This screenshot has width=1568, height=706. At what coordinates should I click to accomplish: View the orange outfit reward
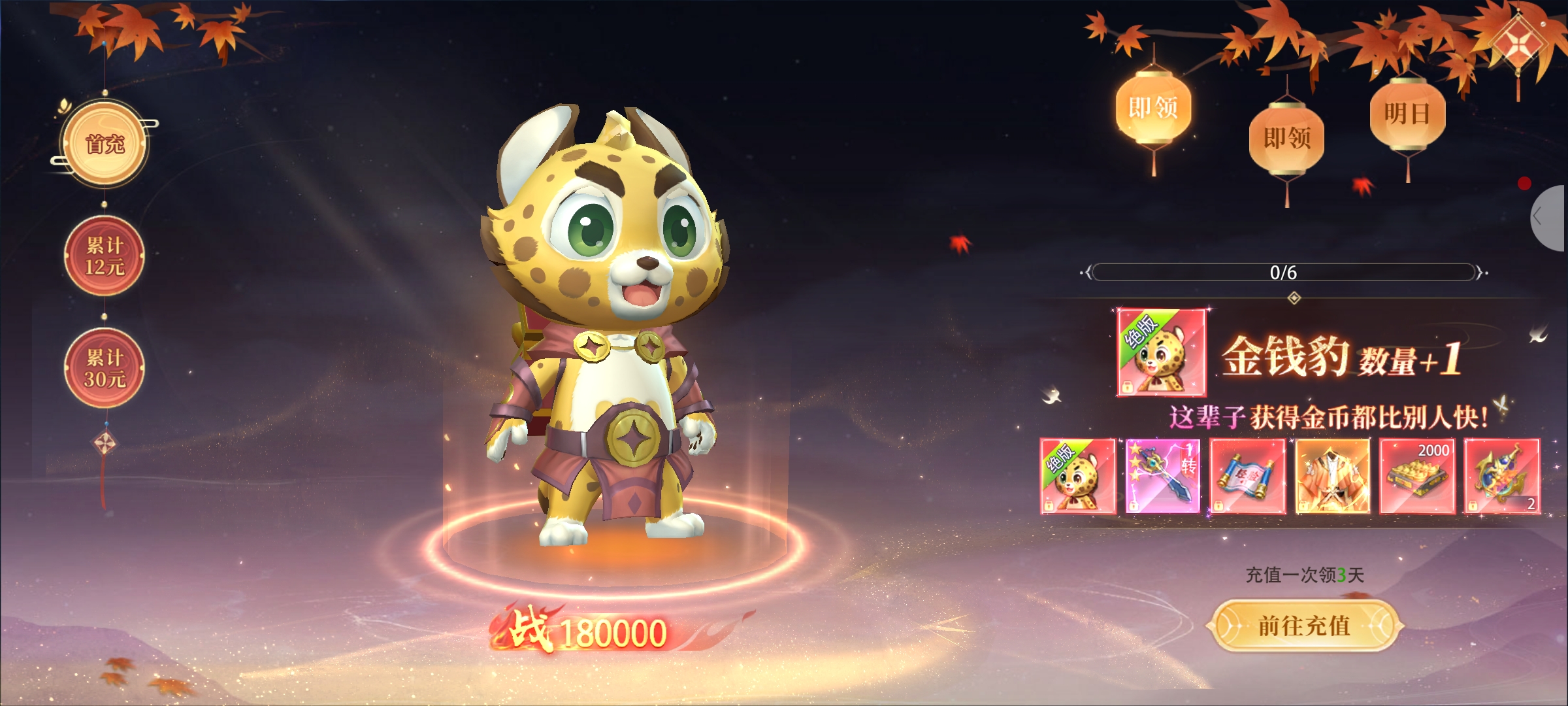point(1332,476)
